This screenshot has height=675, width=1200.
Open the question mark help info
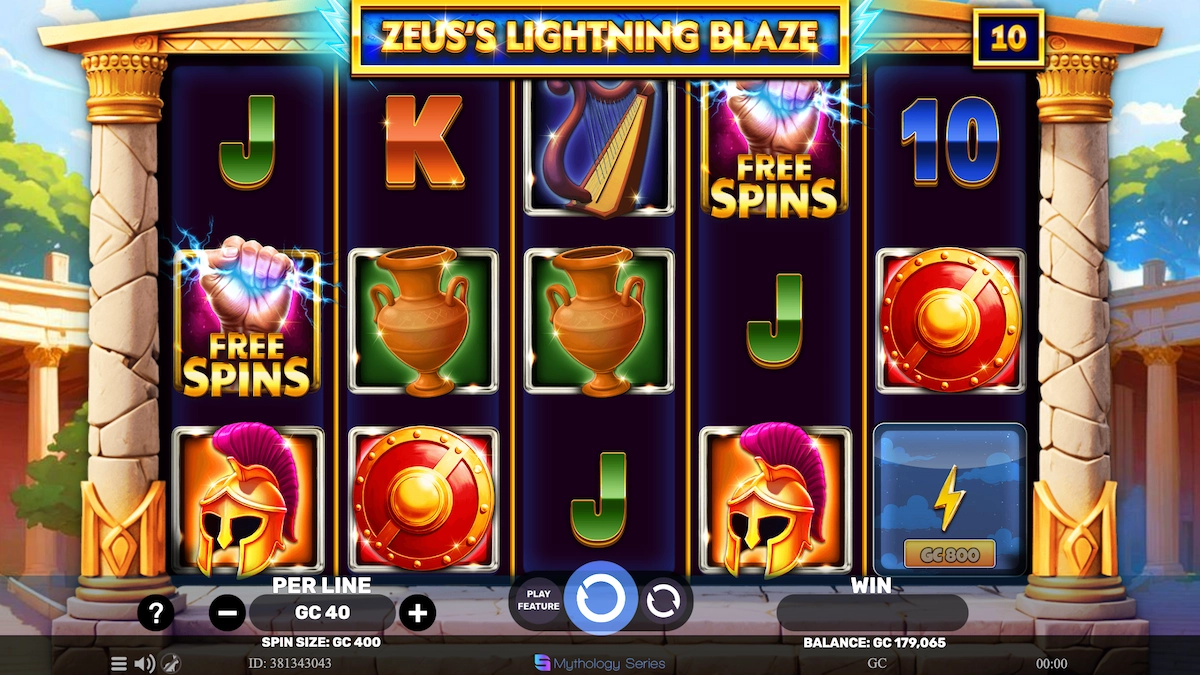156,611
